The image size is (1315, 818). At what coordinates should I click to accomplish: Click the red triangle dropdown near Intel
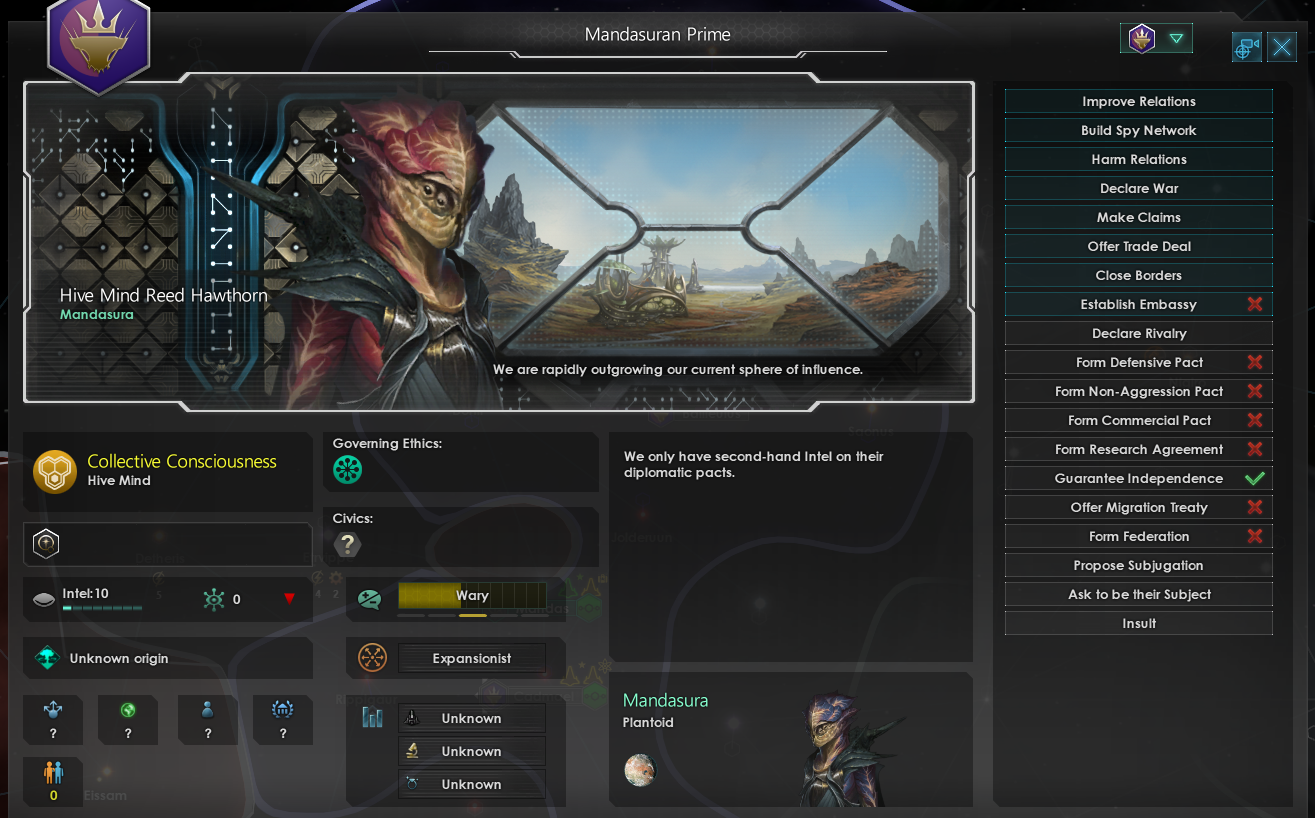[291, 599]
